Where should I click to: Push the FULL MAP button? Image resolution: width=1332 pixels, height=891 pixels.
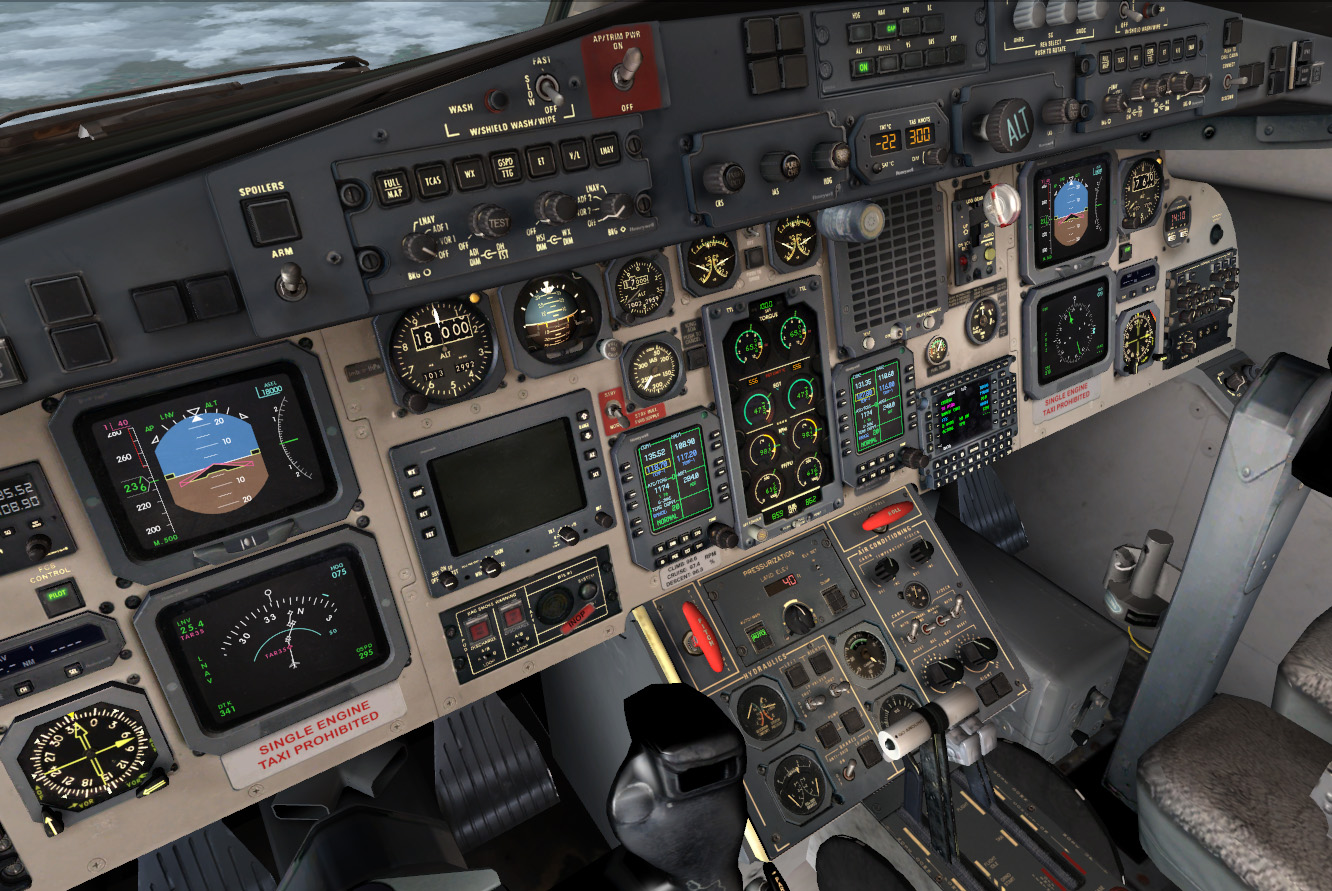point(393,187)
